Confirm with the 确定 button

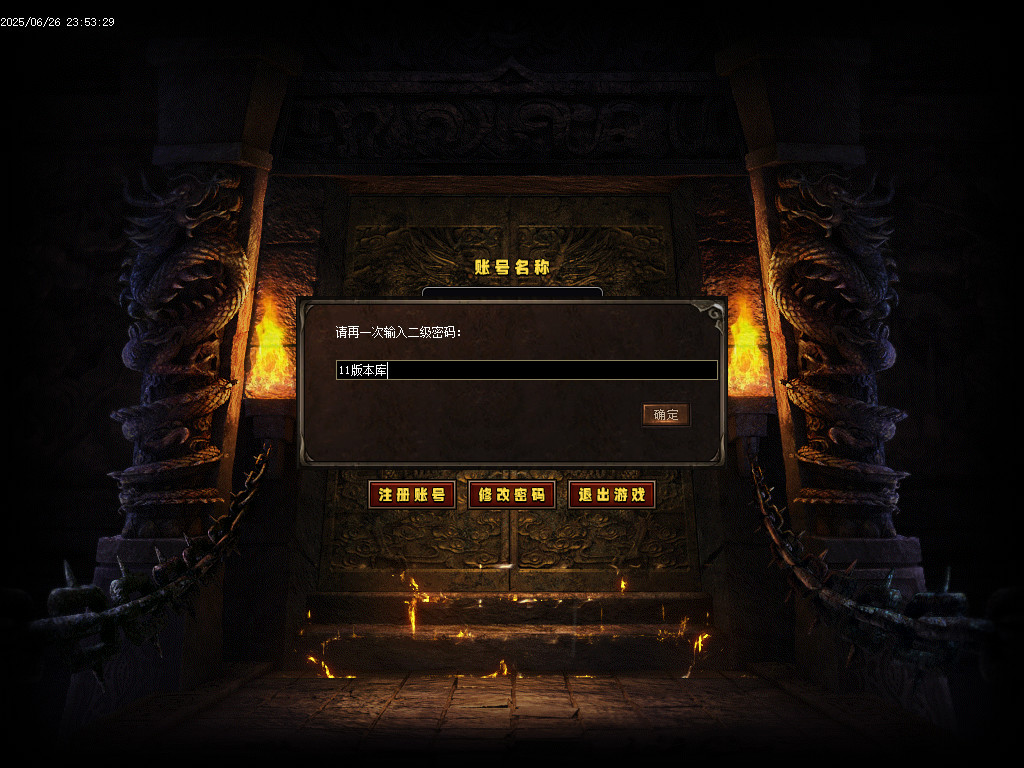pos(665,414)
